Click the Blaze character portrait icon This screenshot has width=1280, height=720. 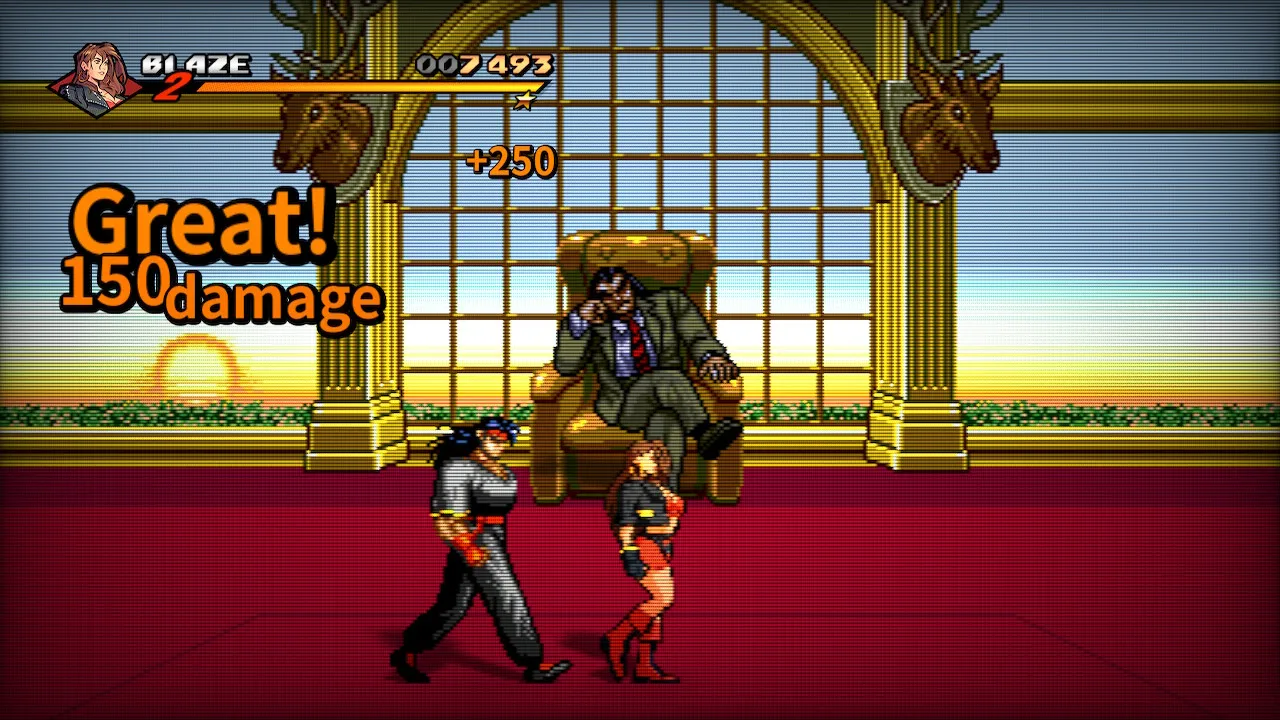pyautogui.click(x=97, y=73)
